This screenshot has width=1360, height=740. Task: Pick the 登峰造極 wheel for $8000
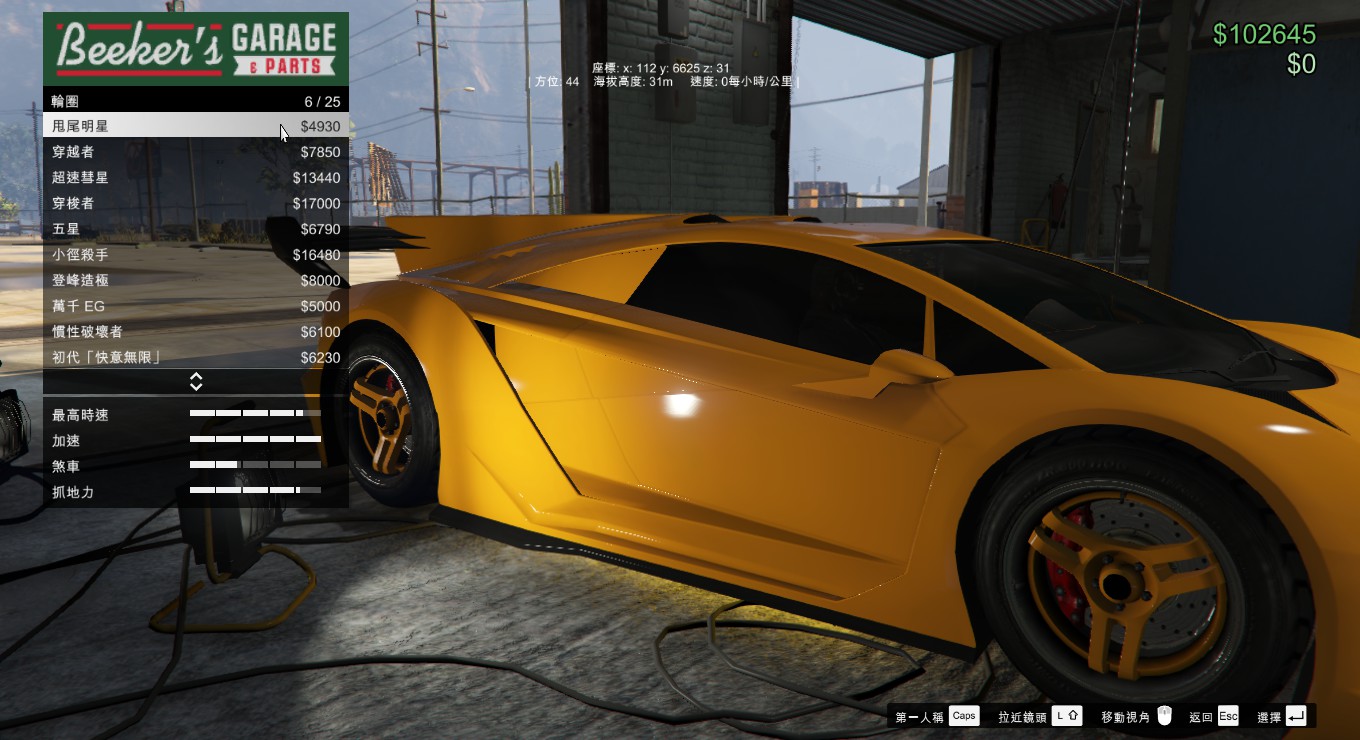(195, 281)
